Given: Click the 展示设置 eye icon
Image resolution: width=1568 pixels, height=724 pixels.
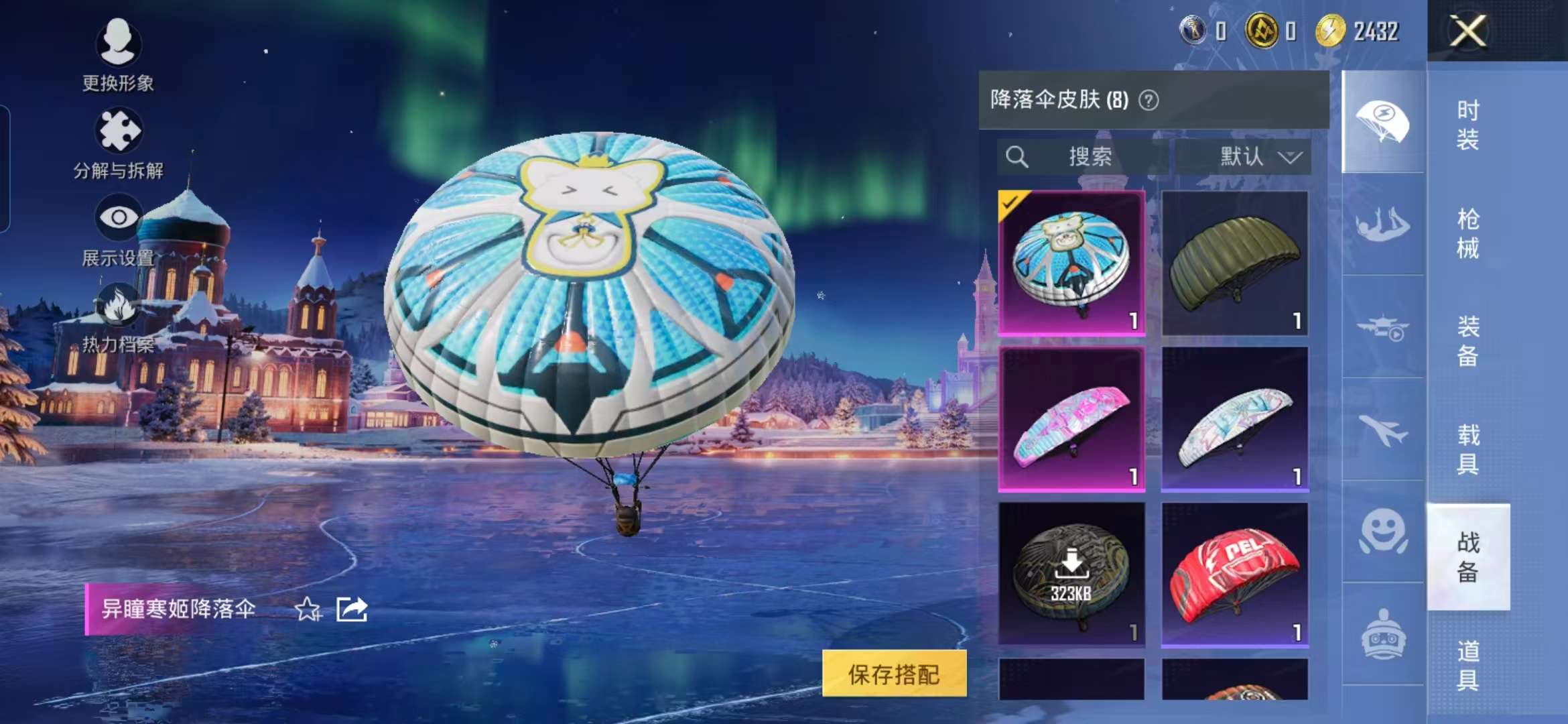Looking at the screenshot, I should coord(119,216).
